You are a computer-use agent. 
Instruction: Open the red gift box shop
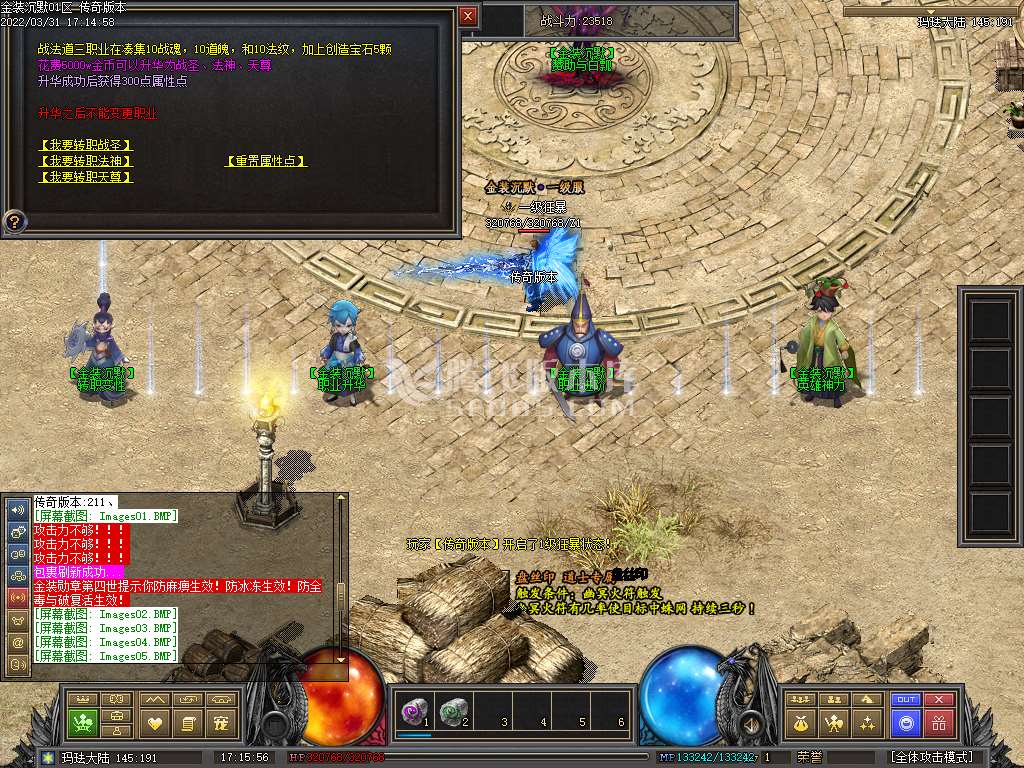pos(939,722)
